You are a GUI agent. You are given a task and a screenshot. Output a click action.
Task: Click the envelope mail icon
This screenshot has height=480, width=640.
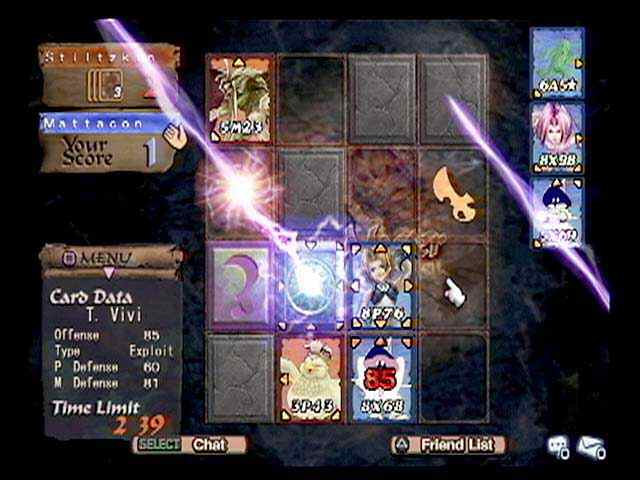pos(590,448)
